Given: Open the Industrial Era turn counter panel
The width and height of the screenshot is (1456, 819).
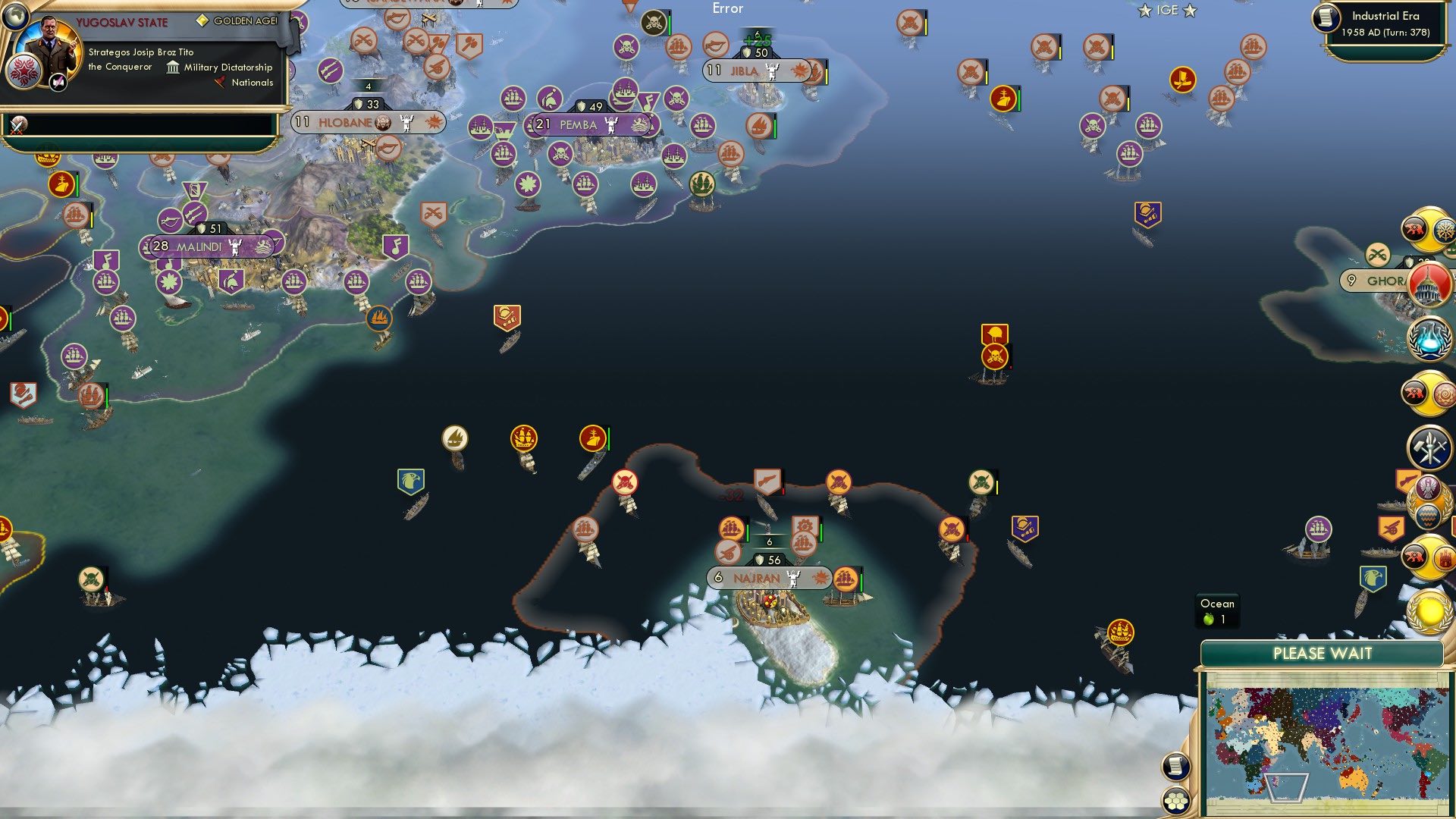Looking at the screenshot, I should click(x=1388, y=23).
